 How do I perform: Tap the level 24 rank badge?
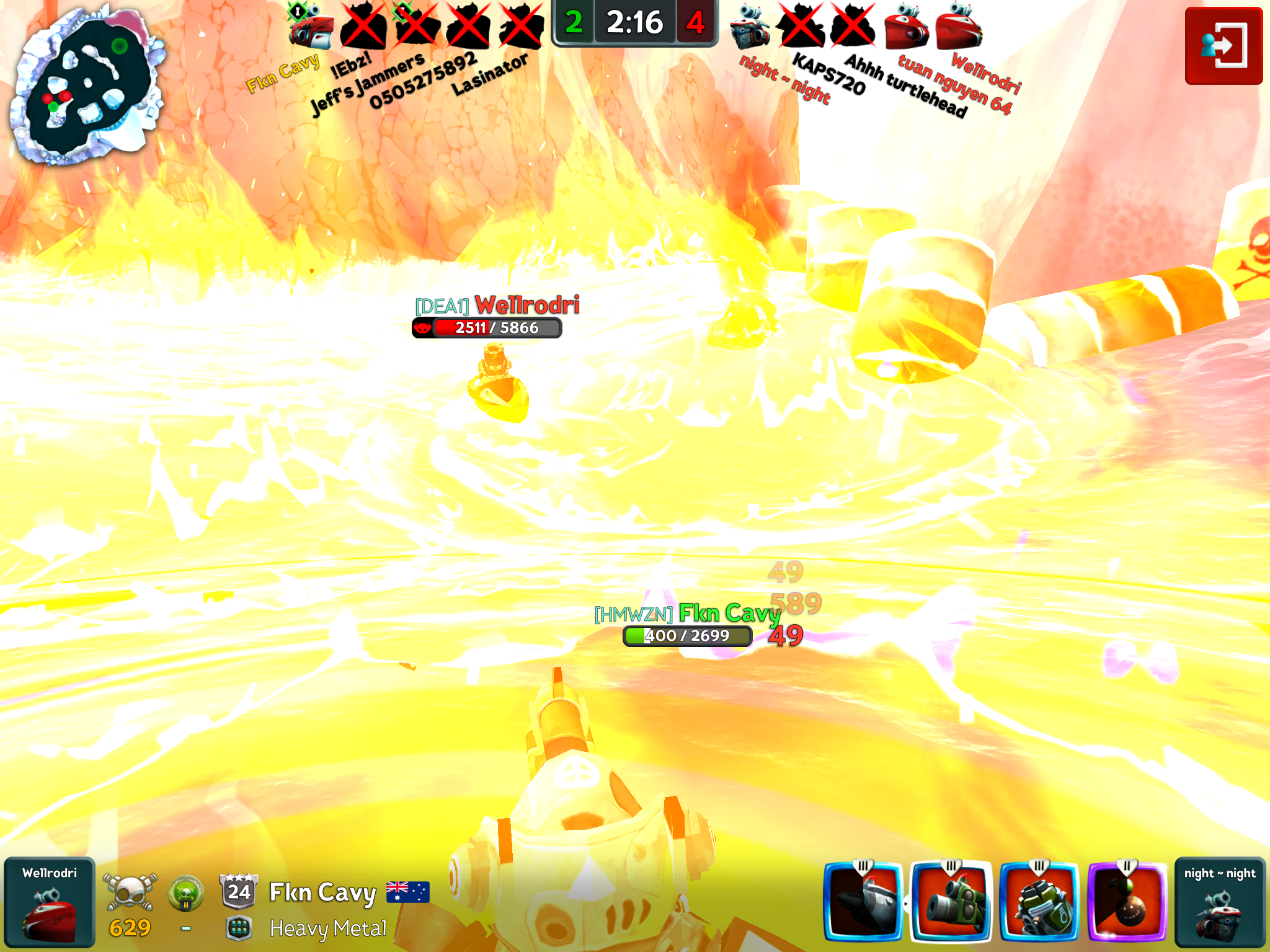pyautogui.click(x=239, y=891)
